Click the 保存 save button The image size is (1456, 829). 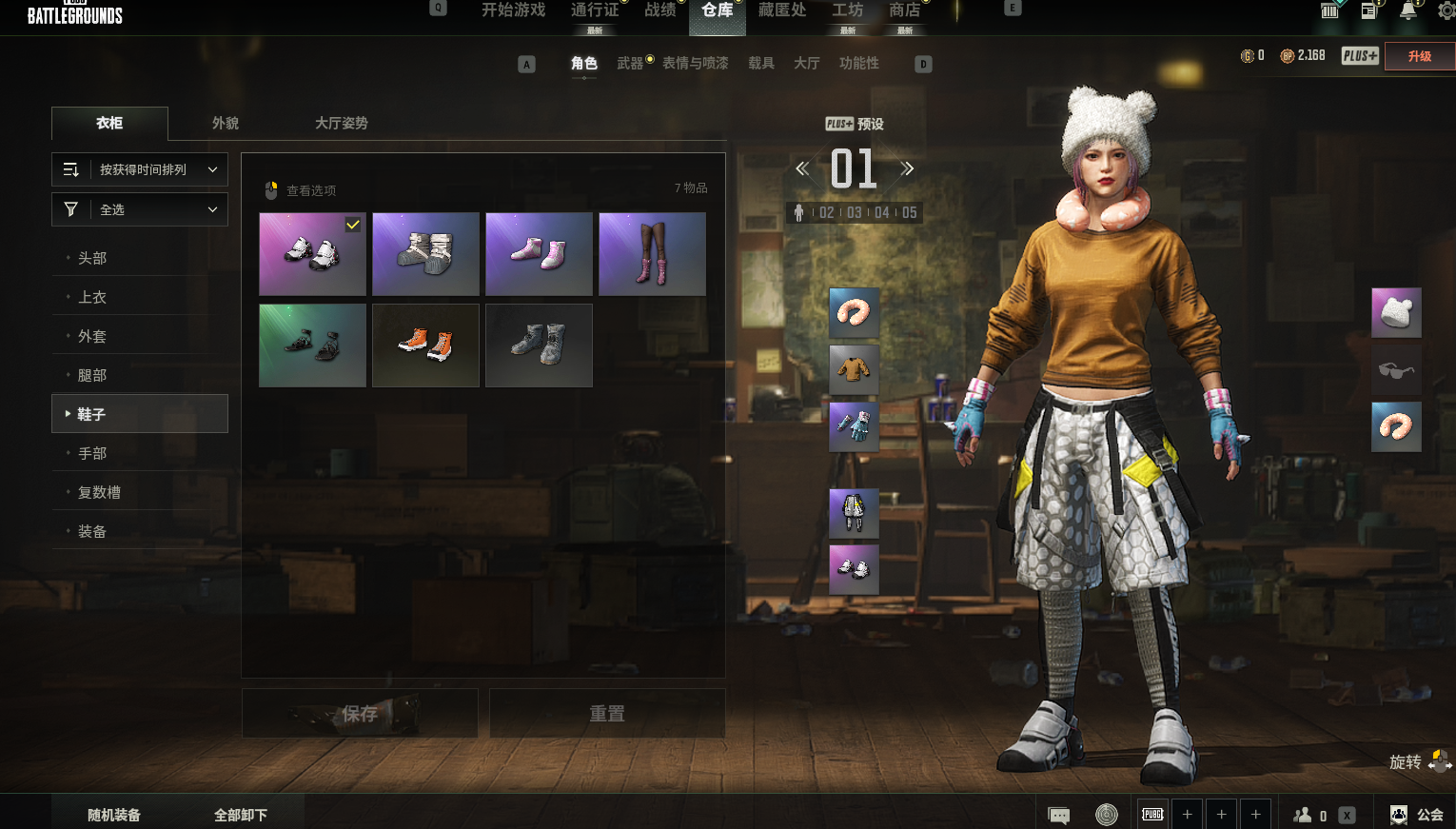click(360, 714)
